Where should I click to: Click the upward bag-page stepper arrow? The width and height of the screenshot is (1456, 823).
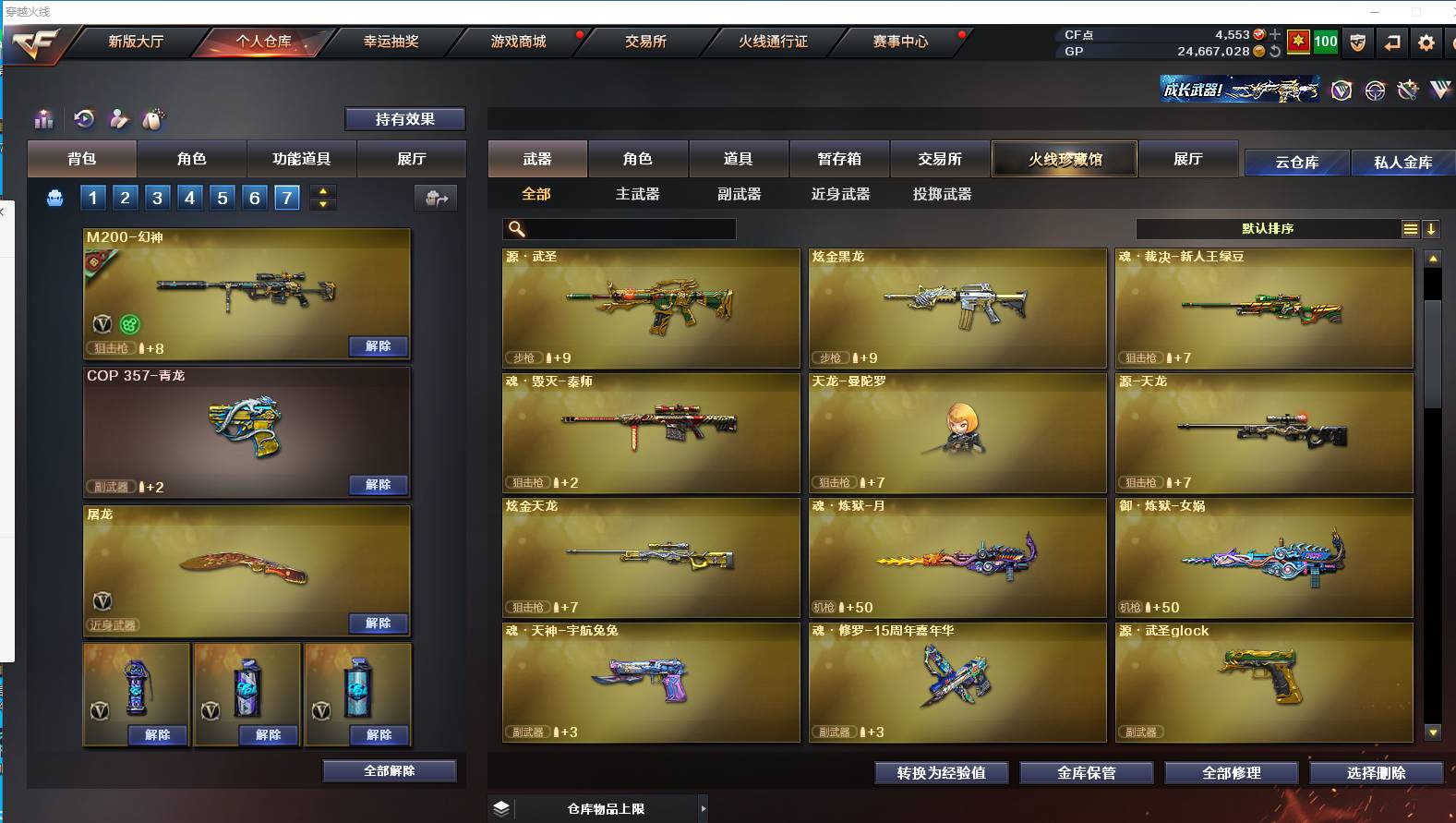point(322,190)
